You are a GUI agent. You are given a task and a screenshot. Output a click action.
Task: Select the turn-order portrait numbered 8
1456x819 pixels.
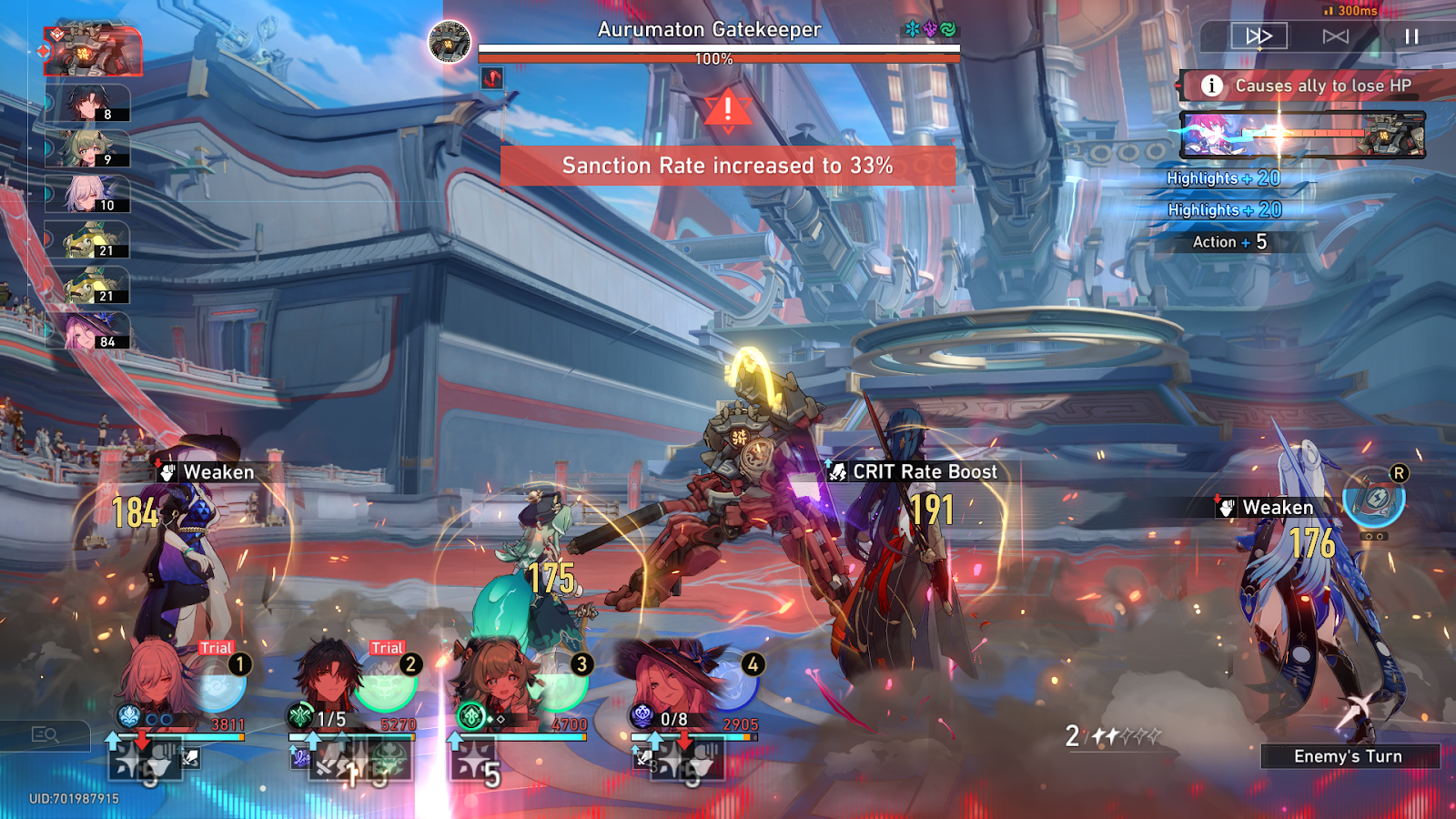[x=89, y=104]
